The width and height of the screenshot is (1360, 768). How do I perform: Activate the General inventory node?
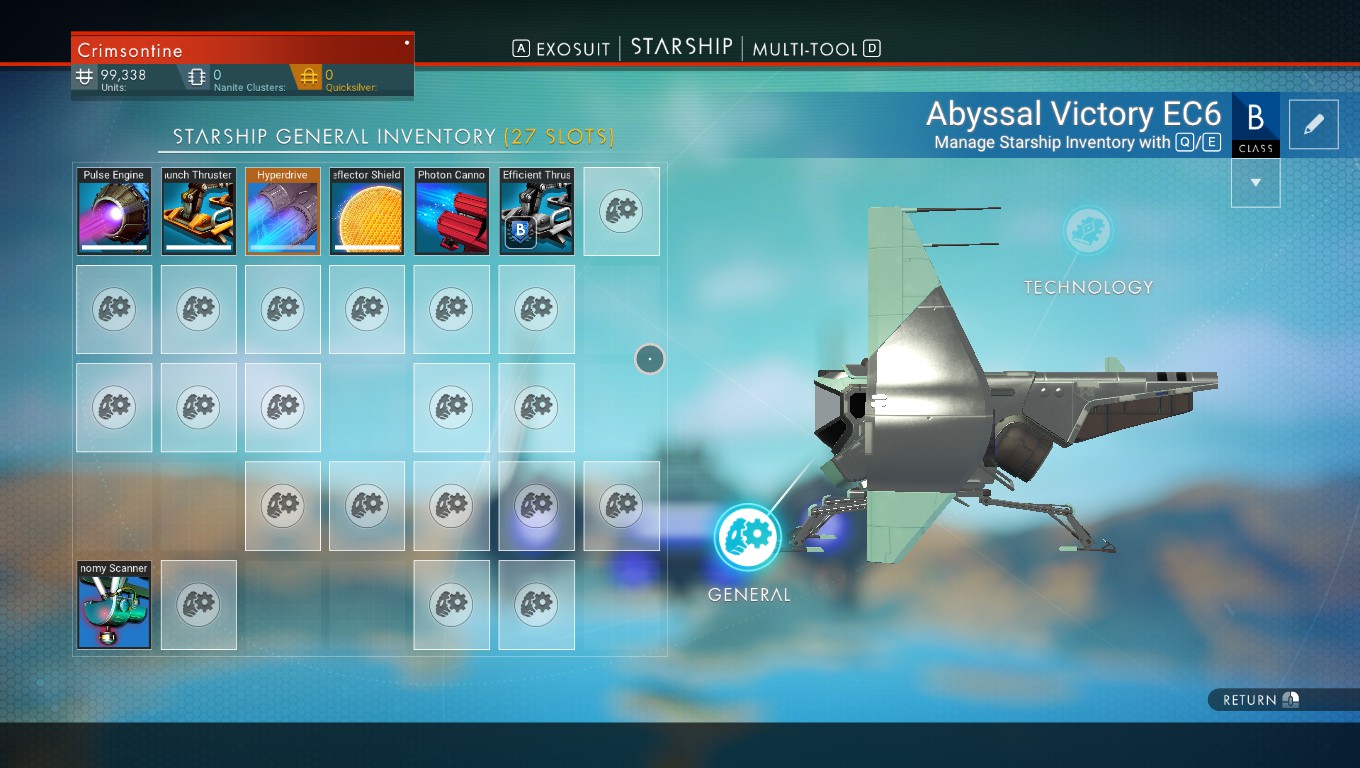coord(747,537)
